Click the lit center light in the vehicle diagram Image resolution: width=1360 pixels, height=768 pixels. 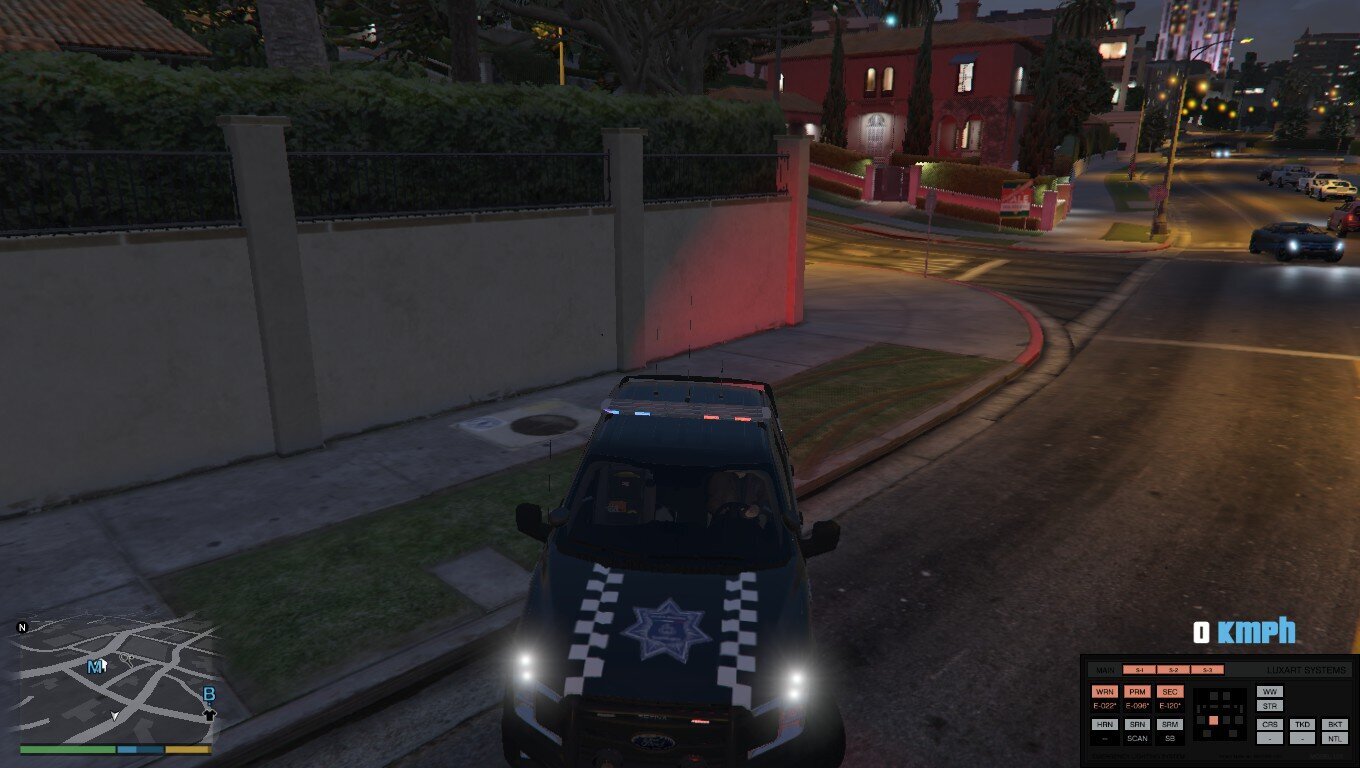(1214, 721)
